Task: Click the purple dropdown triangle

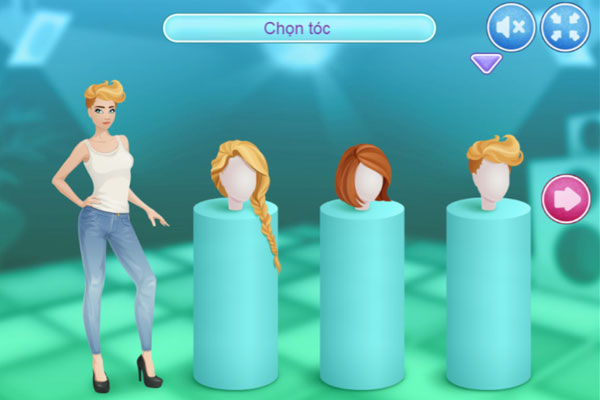Action: [485, 65]
